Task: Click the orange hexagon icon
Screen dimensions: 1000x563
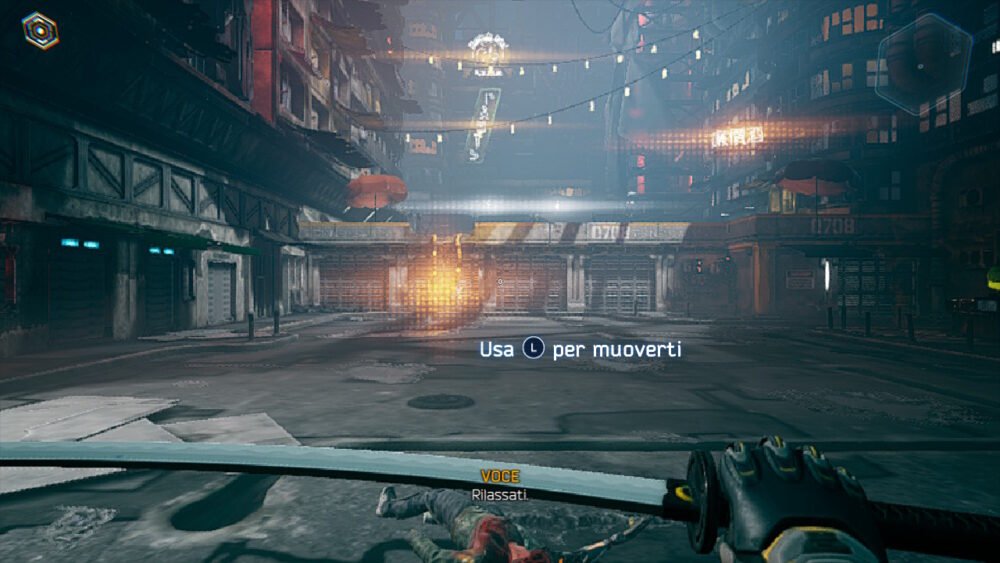Action: pos(40,31)
